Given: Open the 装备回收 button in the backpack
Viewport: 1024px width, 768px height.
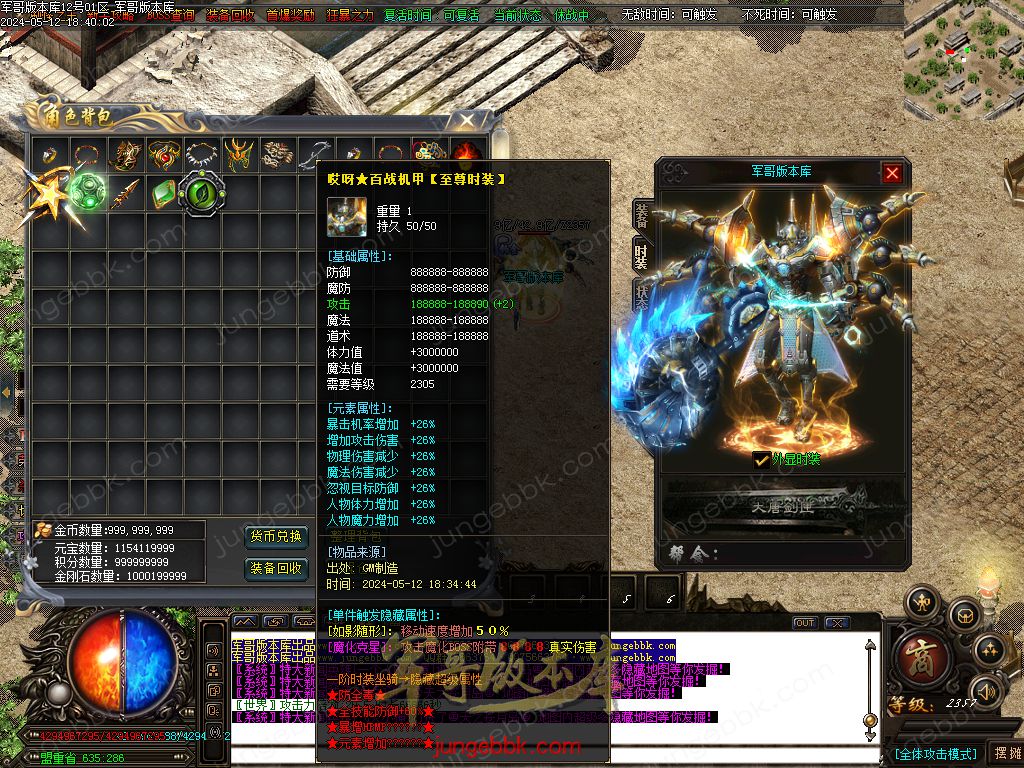Looking at the screenshot, I should coord(276,568).
